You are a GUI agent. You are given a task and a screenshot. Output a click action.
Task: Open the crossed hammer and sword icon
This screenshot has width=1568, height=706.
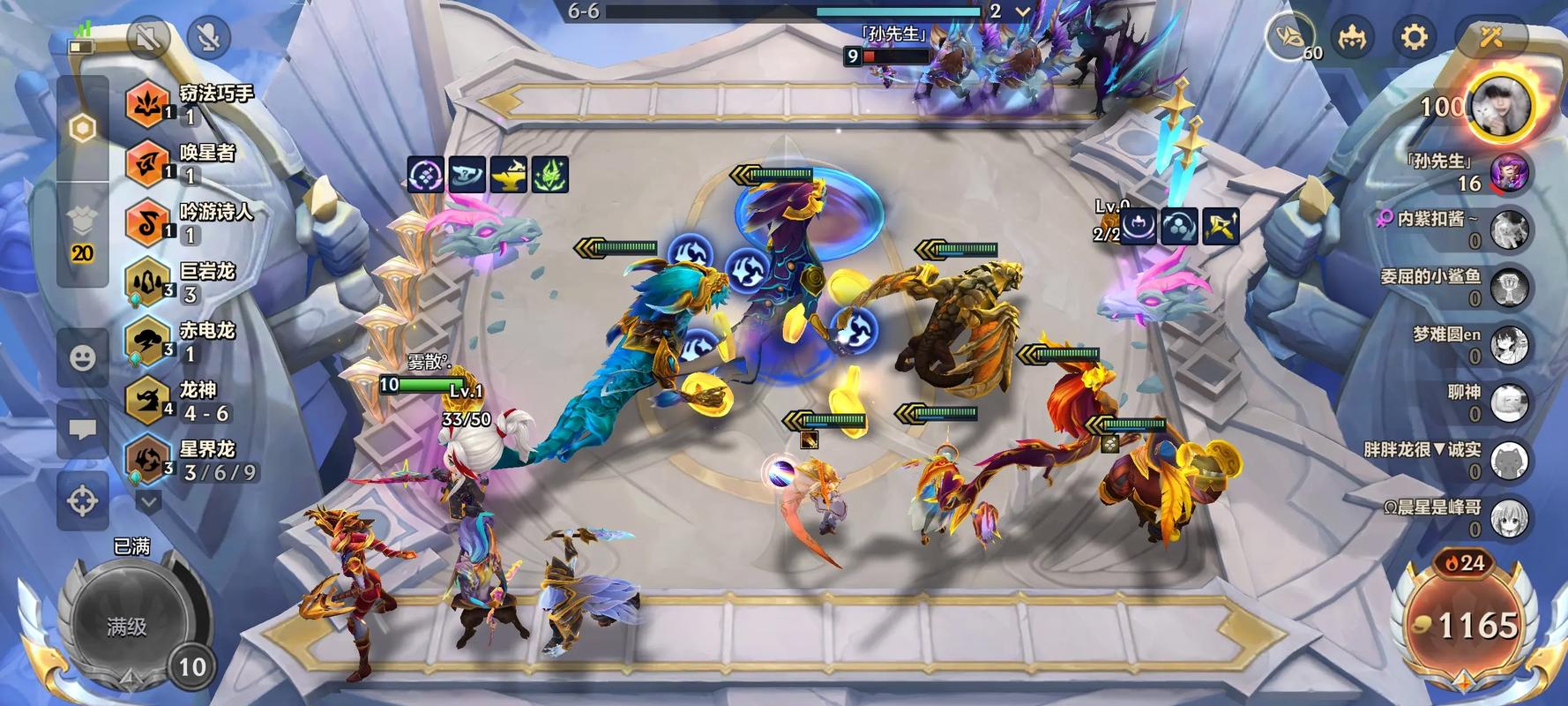pyautogui.click(x=1491, y=37)
